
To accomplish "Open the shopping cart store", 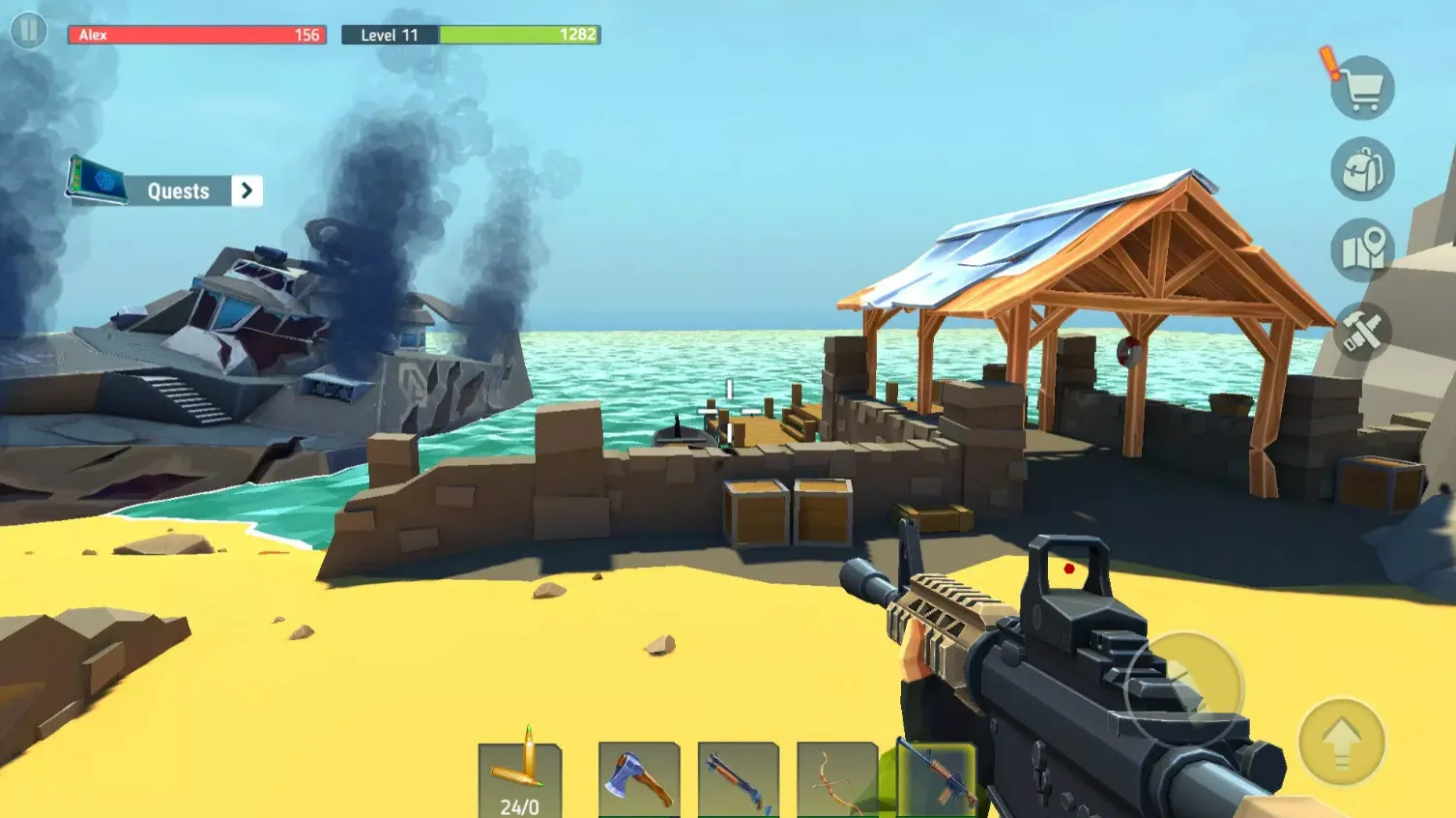I will [x=1362, y=89].
